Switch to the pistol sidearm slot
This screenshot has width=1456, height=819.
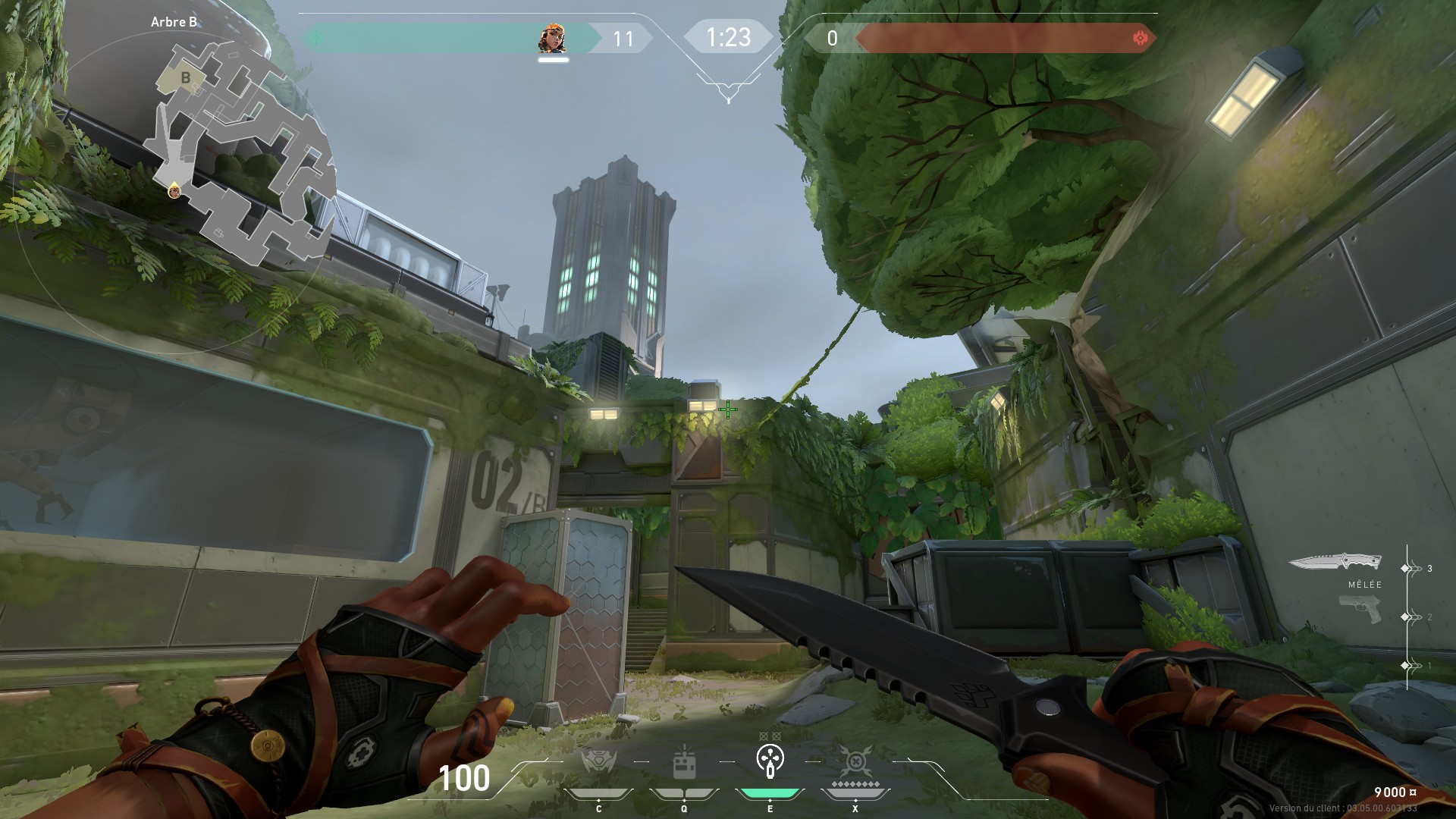(x=1360, y=609)
